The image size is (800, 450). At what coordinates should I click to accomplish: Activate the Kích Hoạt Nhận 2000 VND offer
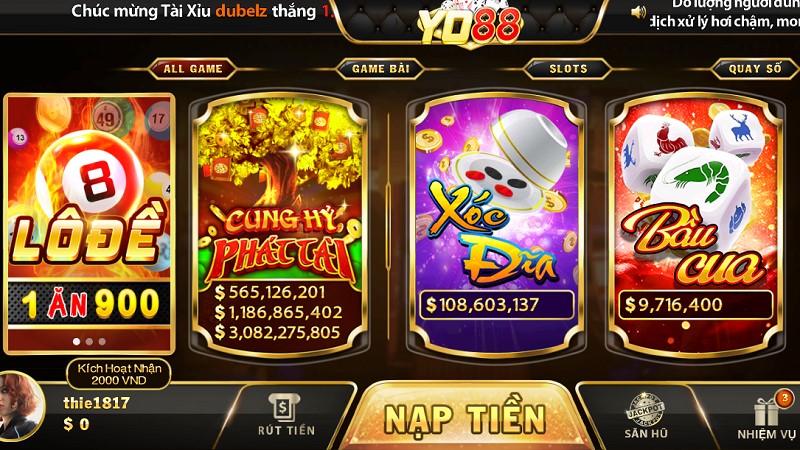tap(119, 374)
